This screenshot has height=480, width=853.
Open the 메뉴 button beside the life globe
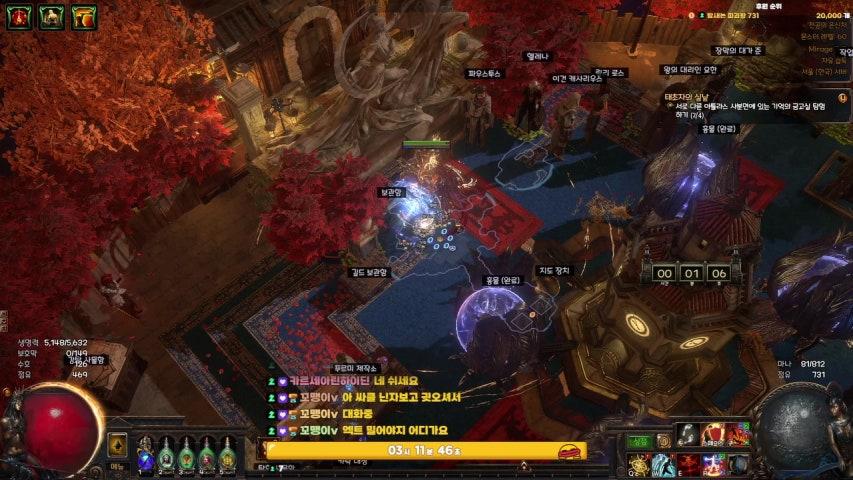[117, 465]
